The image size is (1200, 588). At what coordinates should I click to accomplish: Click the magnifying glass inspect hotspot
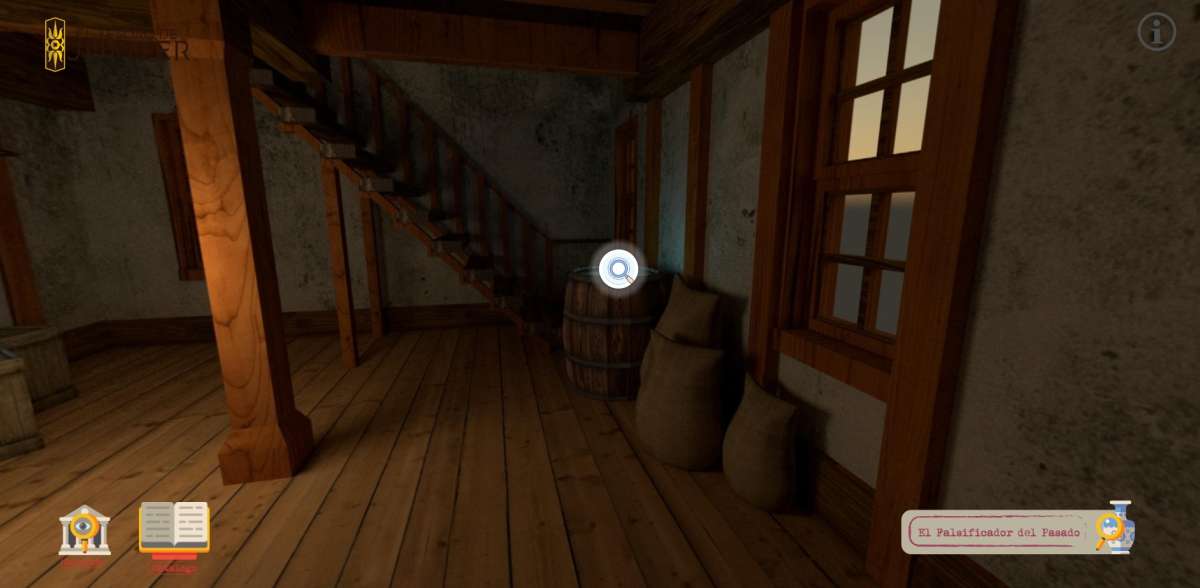pyautogui.click(x=619, y=269)
